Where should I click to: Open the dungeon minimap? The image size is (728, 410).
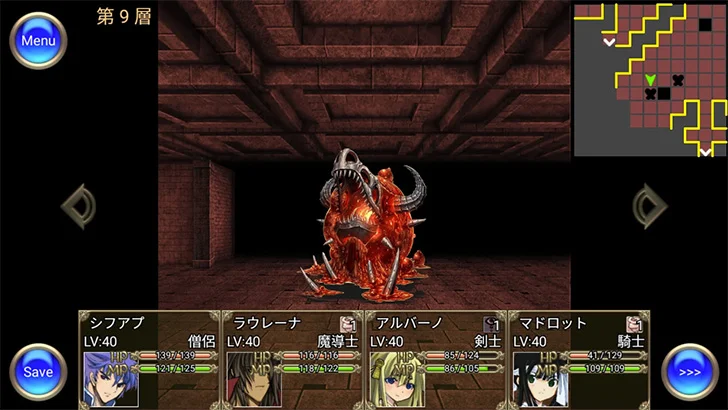pyautogui.click(x=650, y=79)
